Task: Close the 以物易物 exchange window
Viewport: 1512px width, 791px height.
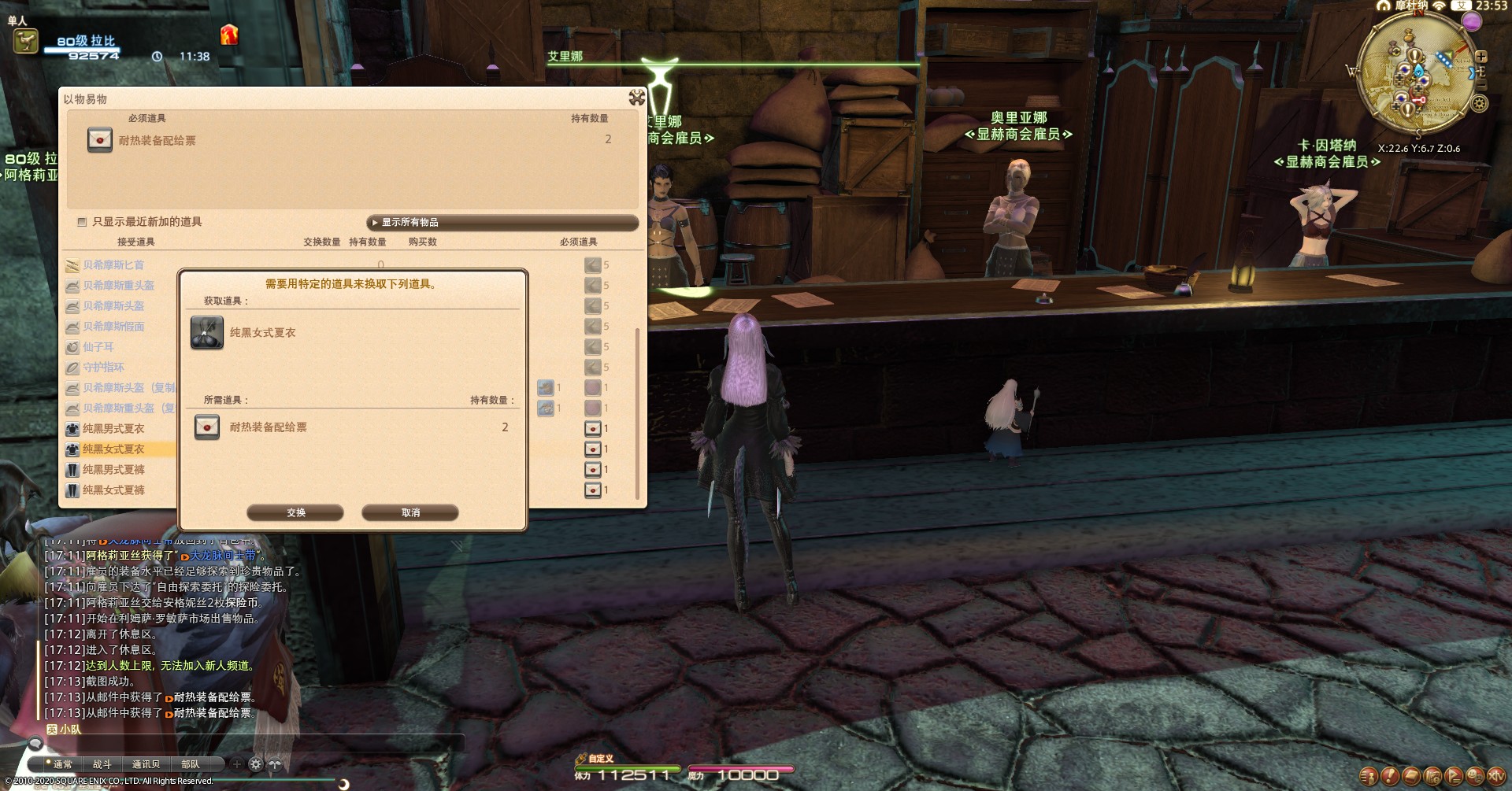Action: click(x=636, y=98)
